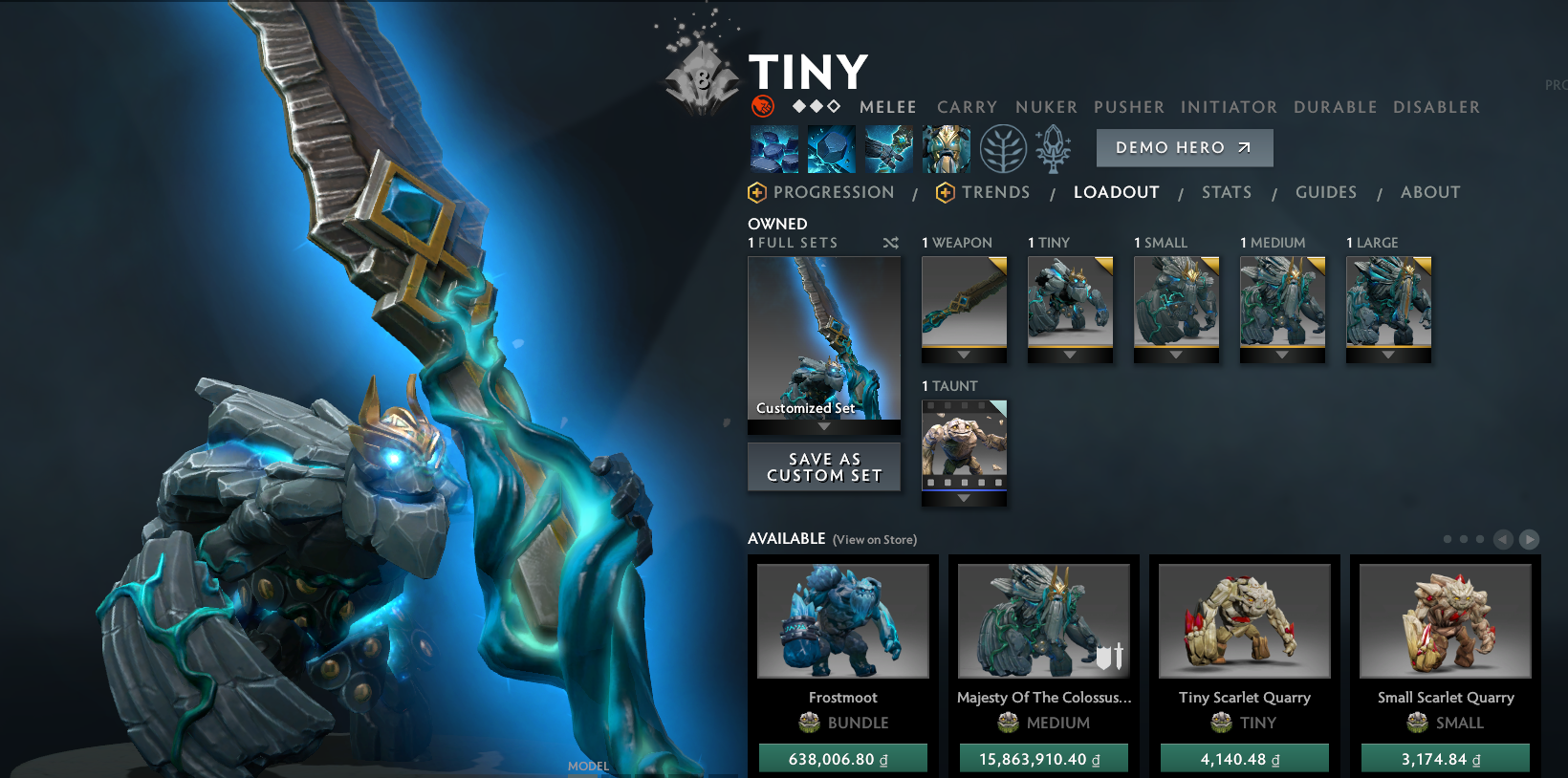Open the Grow ability icon
The height and width of the screenshot is (778, 1568).
946,148
